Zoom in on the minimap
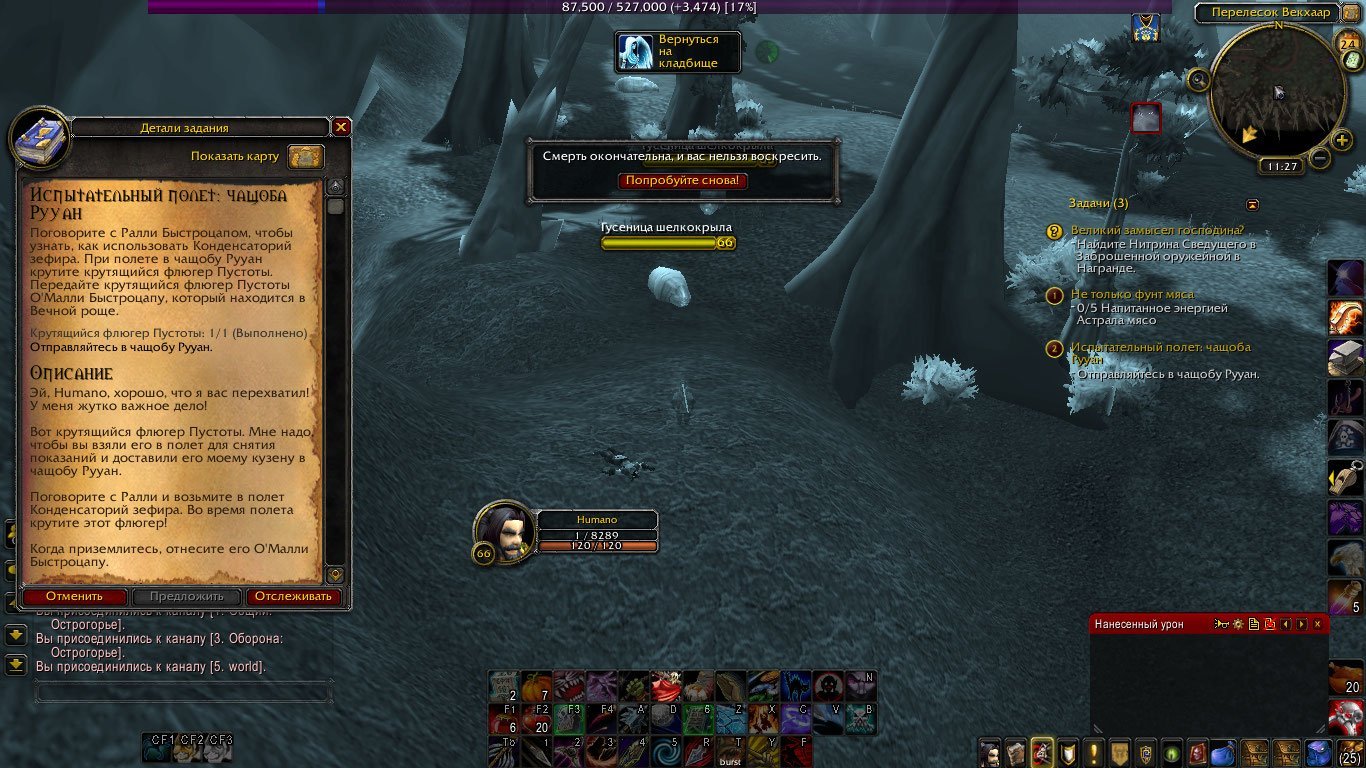Screen dimensions: 1366x768 click(x=1342, y=139)
